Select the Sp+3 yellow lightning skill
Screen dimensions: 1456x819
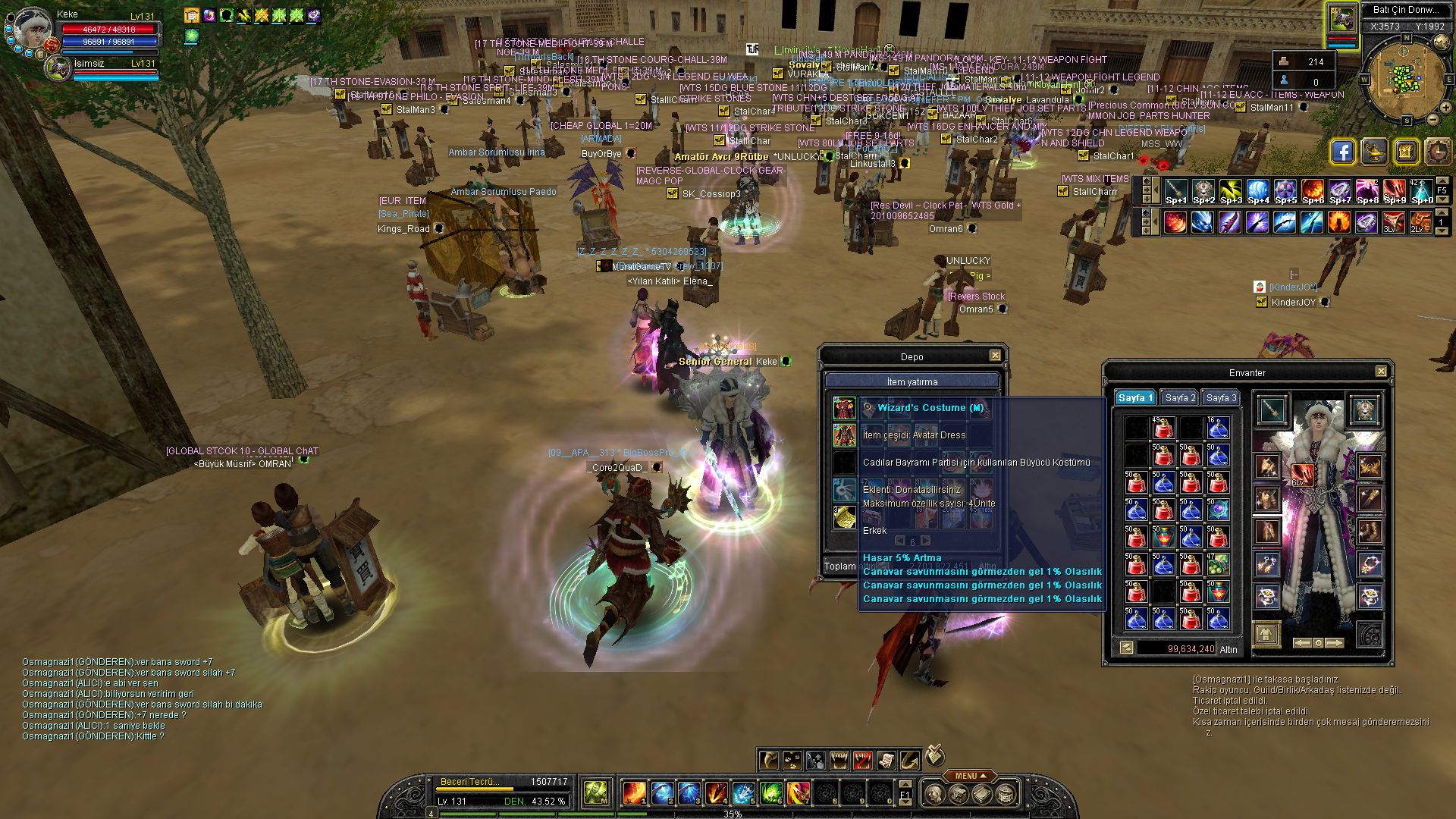(x=1231, y=192)
